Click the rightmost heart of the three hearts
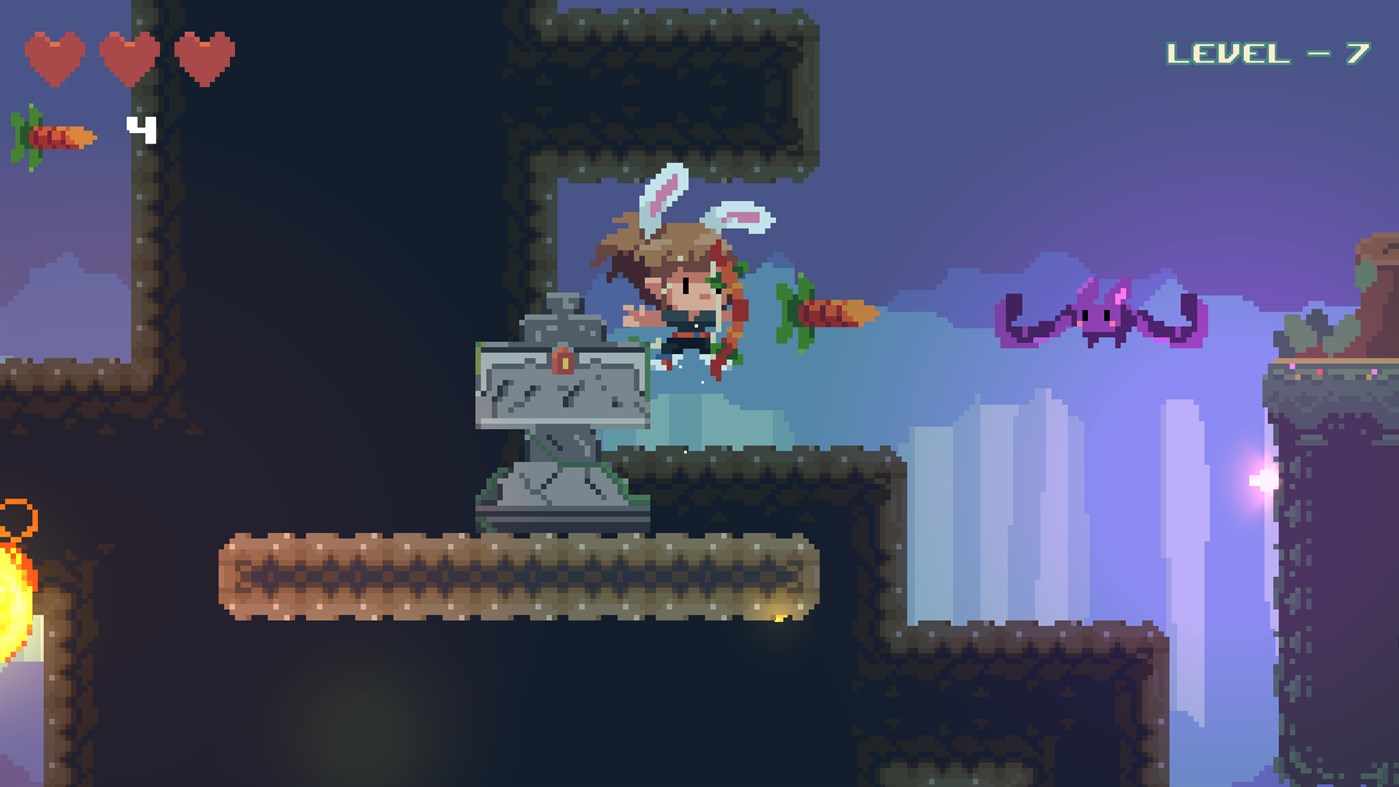 pos(205,57)
